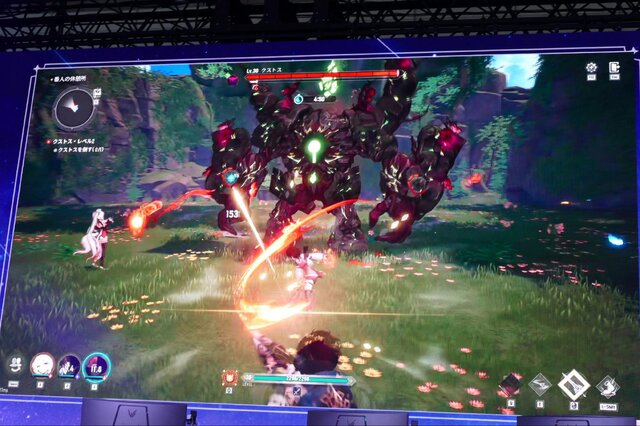The width and height of the screenshot is (640, 426).
Task: Use the orange cat-face item icon
Action: (x=232, y=378)
